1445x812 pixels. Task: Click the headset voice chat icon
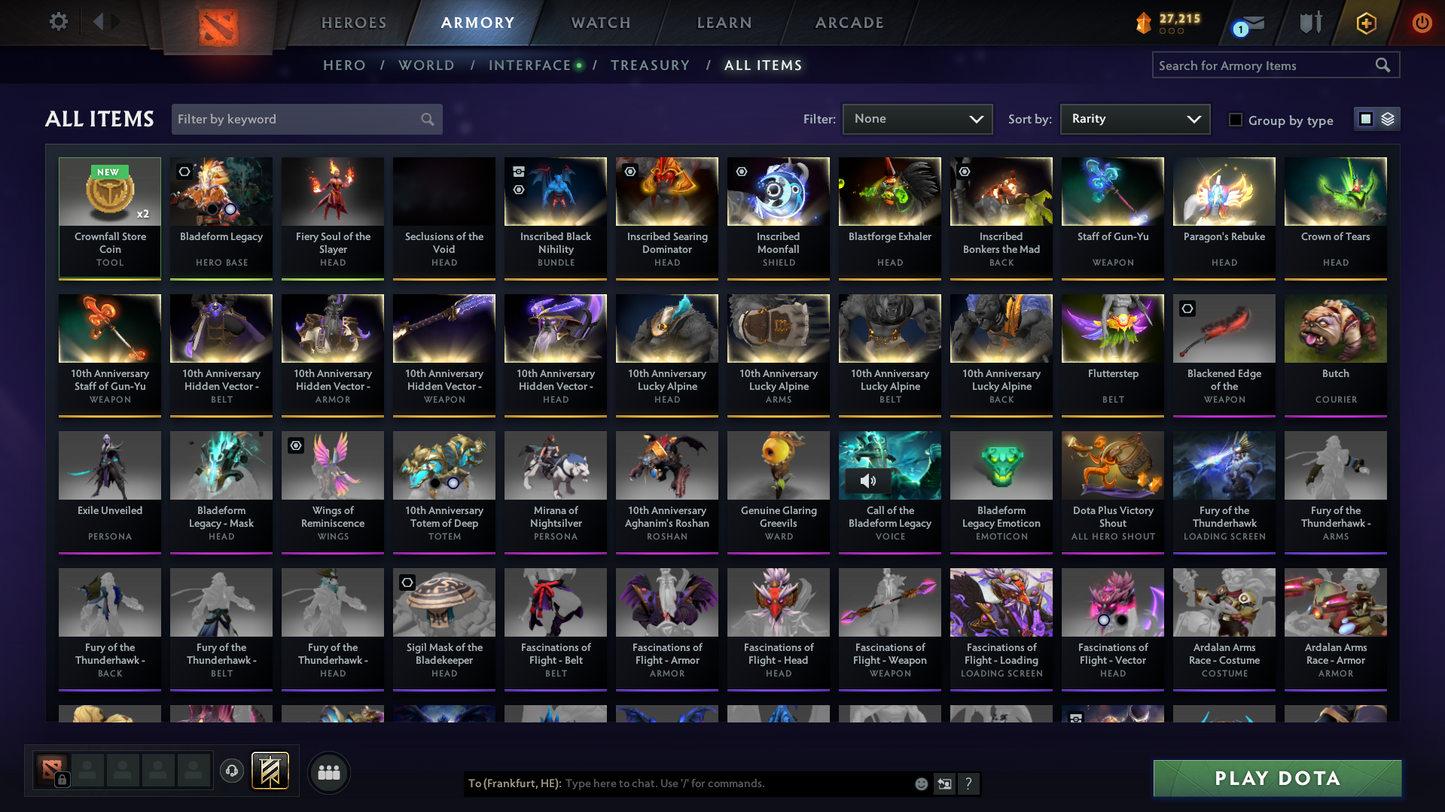pos(231,770)
